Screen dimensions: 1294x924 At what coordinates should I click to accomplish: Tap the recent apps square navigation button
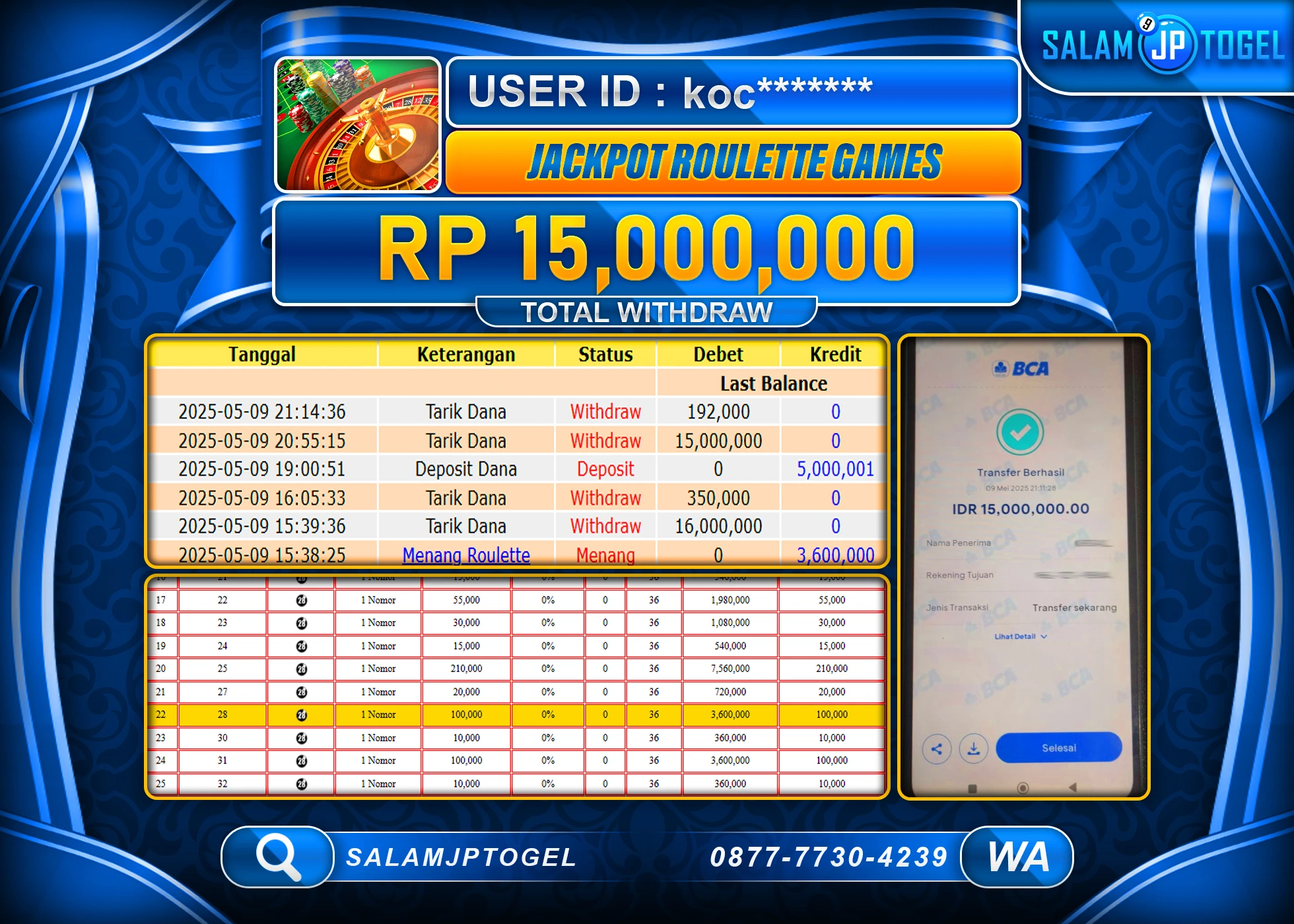[972, 788]
